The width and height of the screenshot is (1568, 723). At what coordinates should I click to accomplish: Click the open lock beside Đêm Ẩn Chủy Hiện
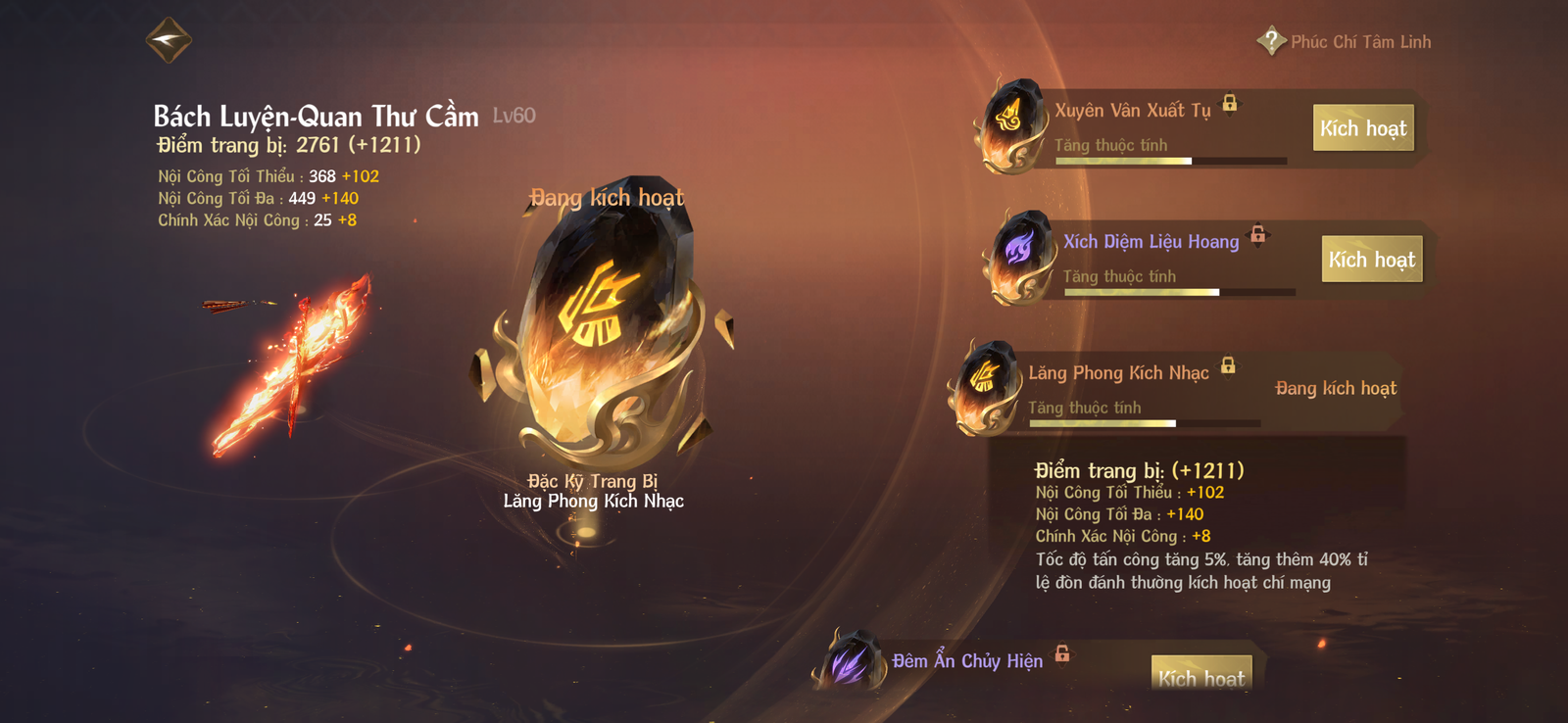[x=1062, y=653]
